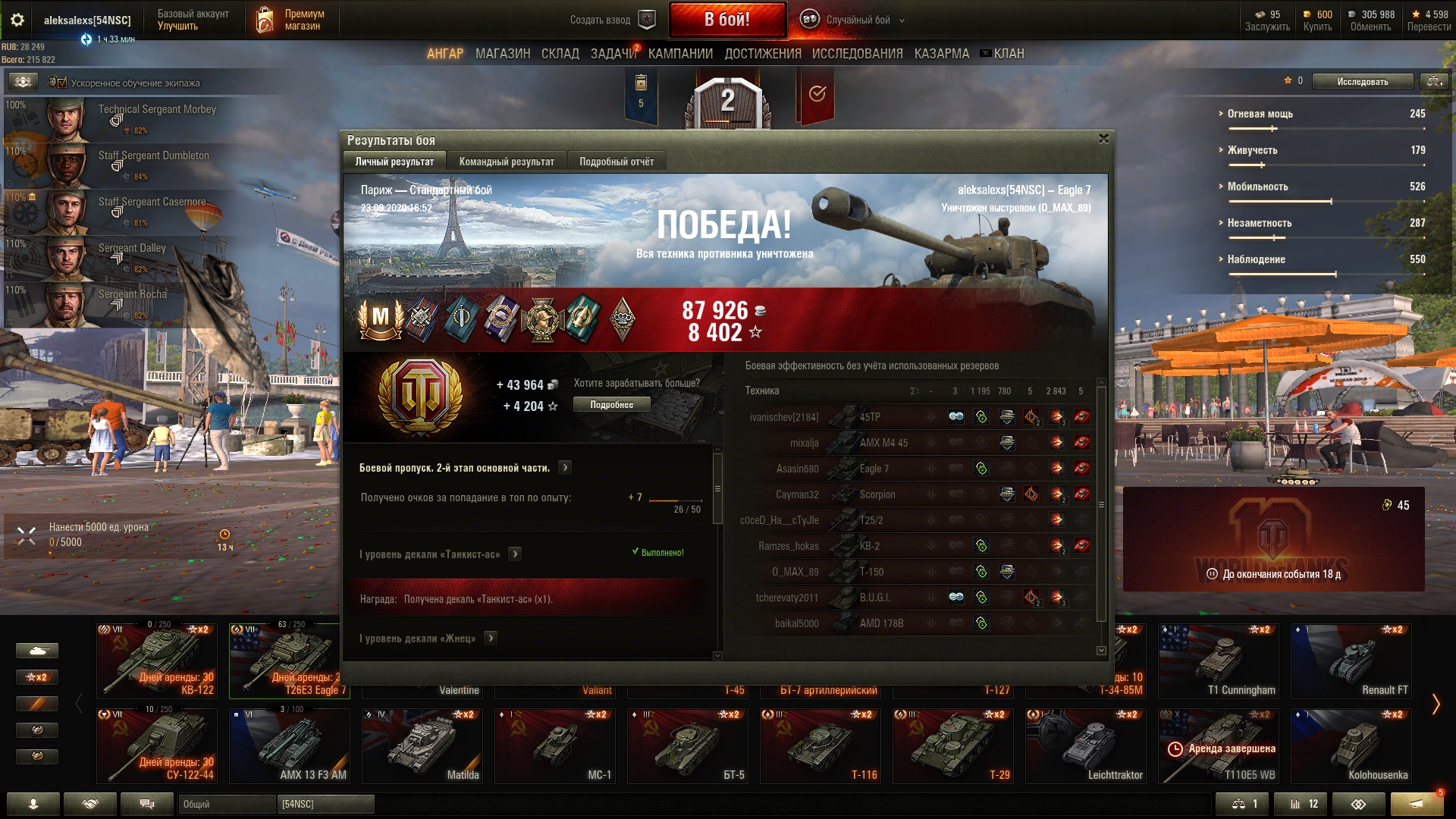
Task: Close the battle results window
Action: pyautogui.click(x=1103, y=139)
